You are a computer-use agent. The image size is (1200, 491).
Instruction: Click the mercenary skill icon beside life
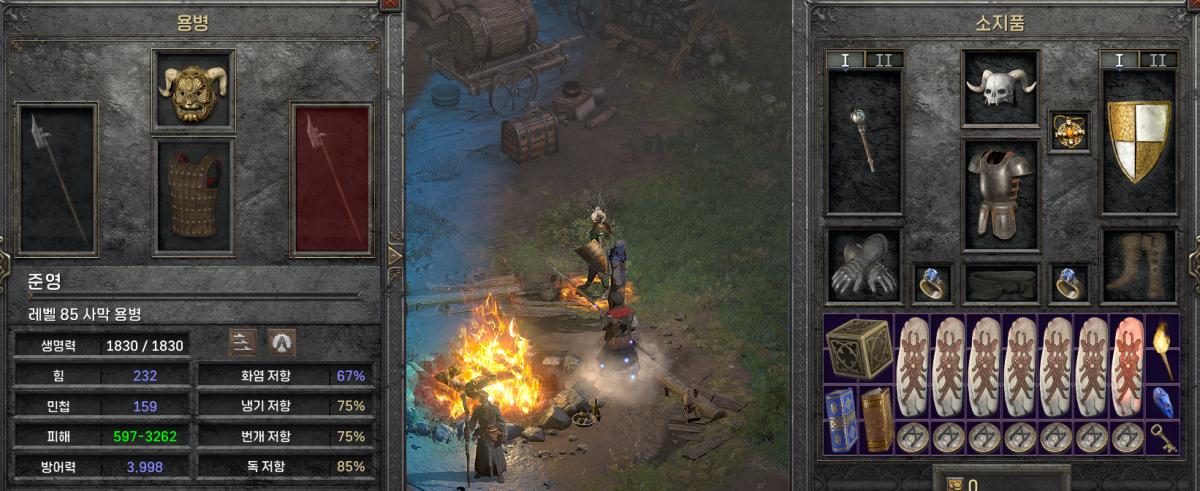[244, 342]
